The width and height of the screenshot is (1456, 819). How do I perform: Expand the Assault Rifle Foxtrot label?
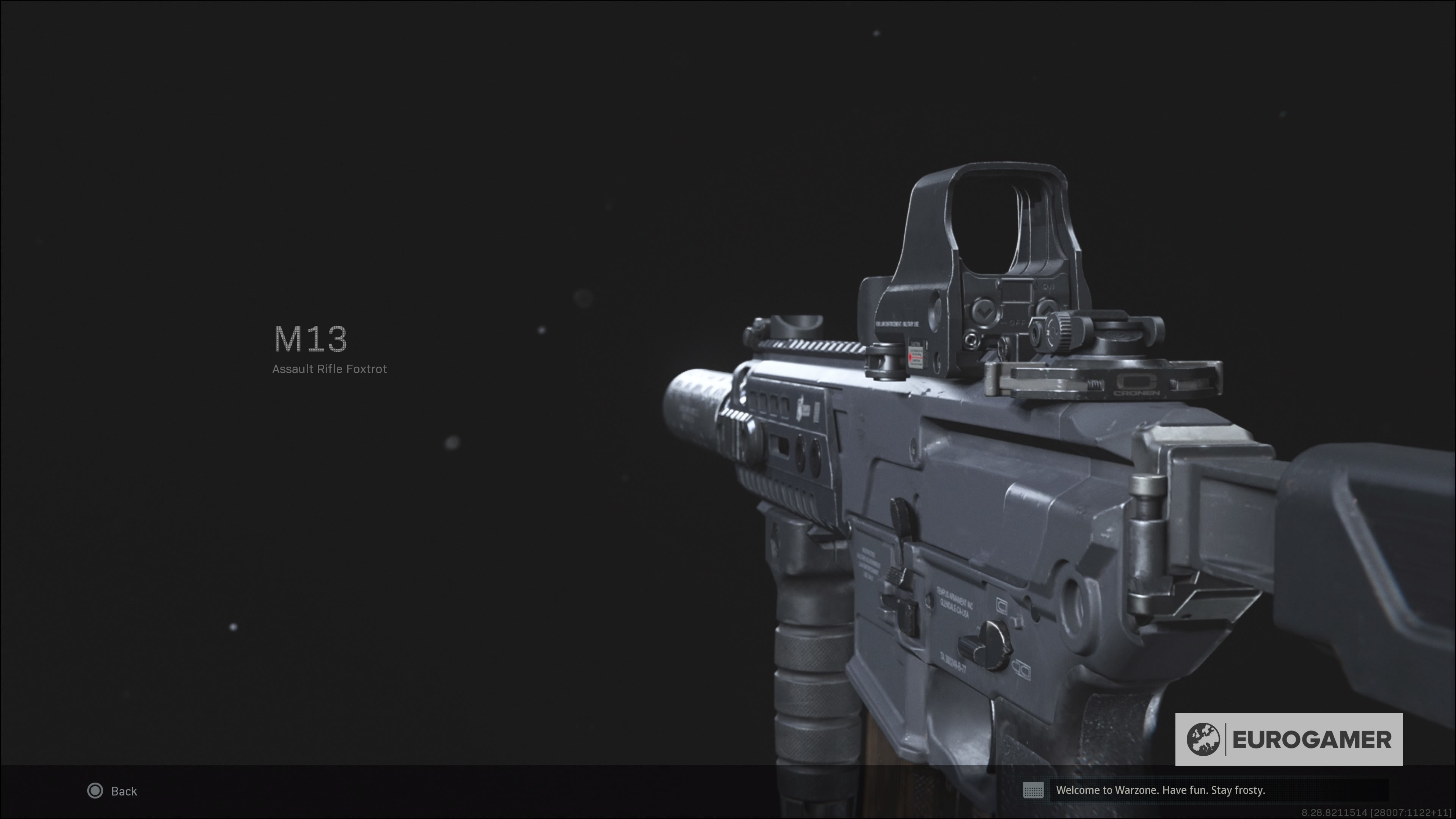(329, 369)
